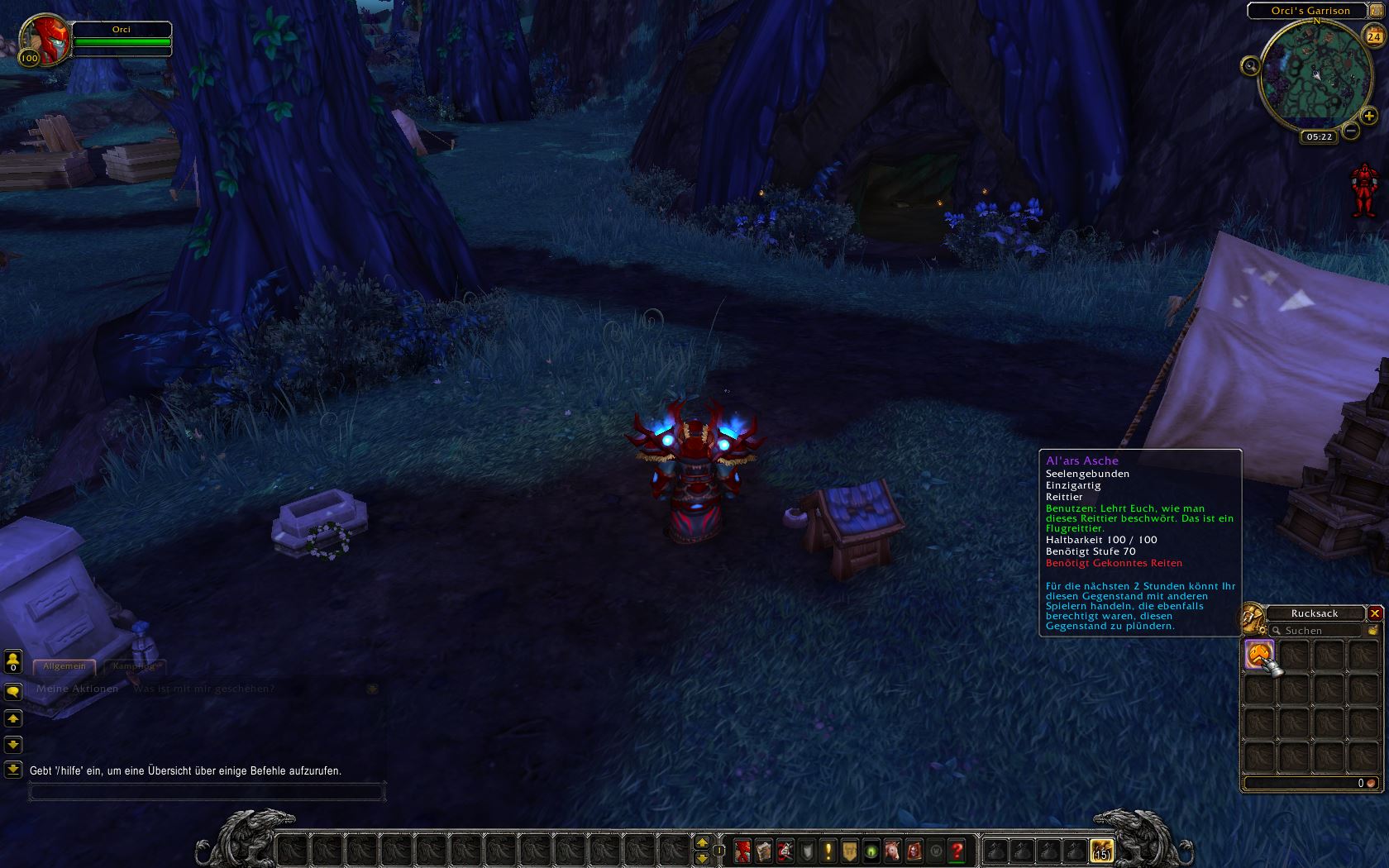The height and width of the screenshot is (868, 1389).
Task: Click the circular garrison minimap
Action: pyautogui.click(x=1311, y=76)
